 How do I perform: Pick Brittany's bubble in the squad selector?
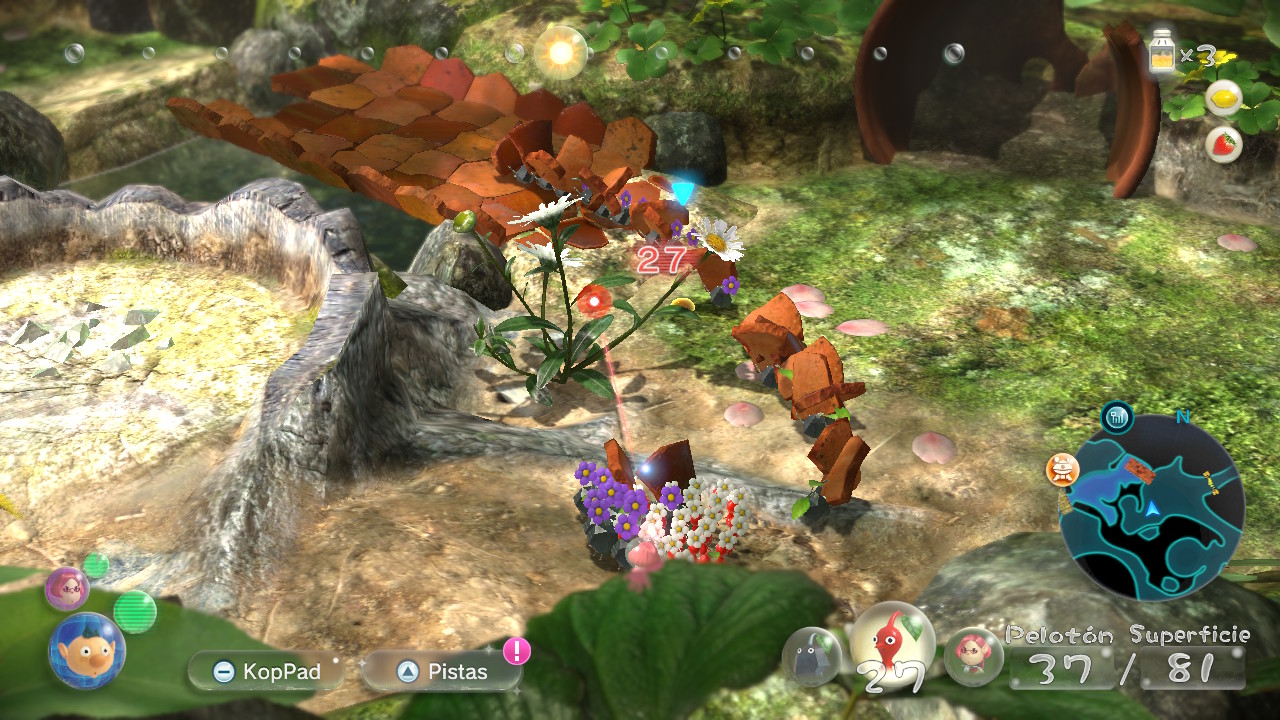tap(973, 656)
